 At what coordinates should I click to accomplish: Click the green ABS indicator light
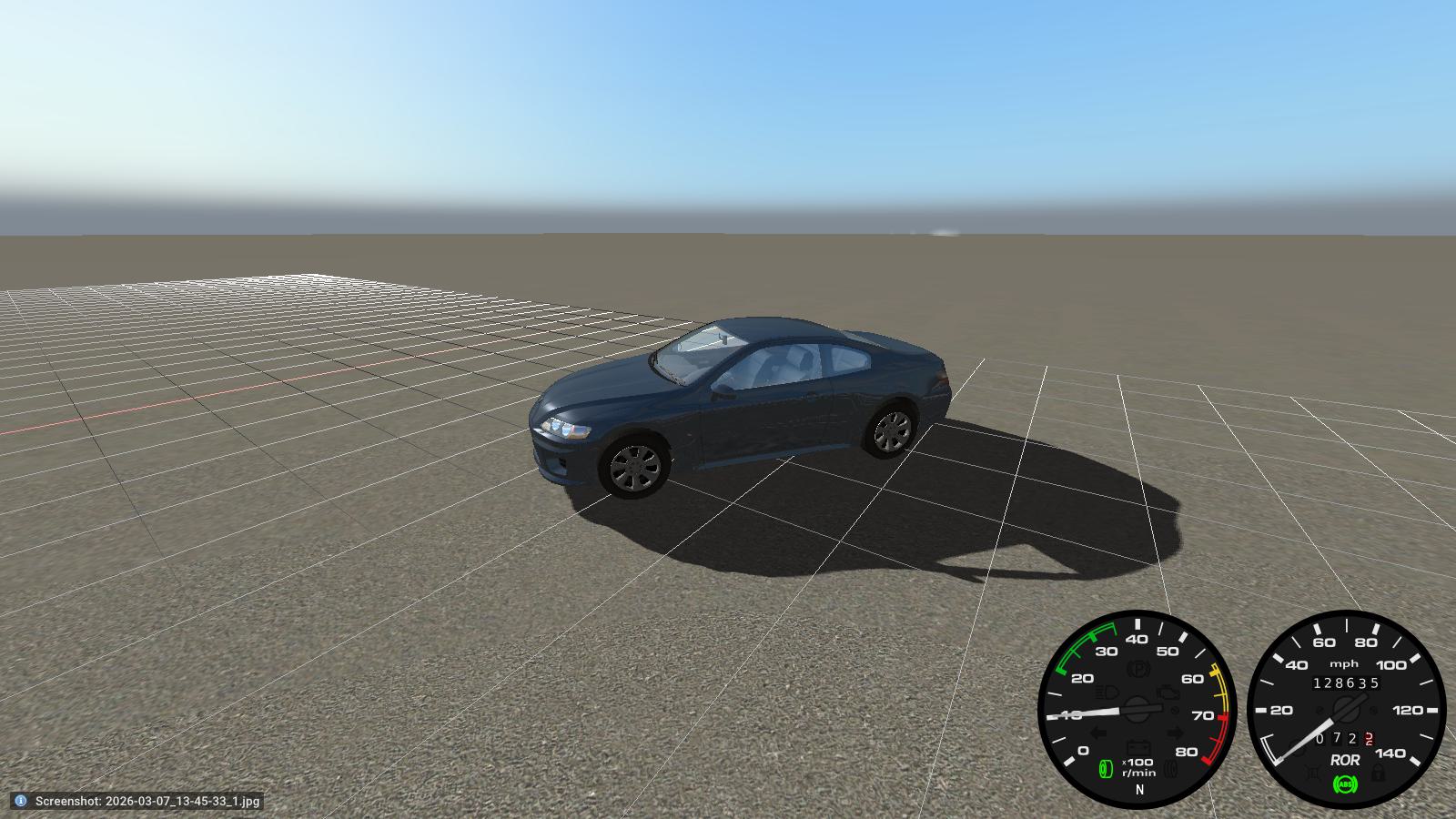tap(1346, 784)
